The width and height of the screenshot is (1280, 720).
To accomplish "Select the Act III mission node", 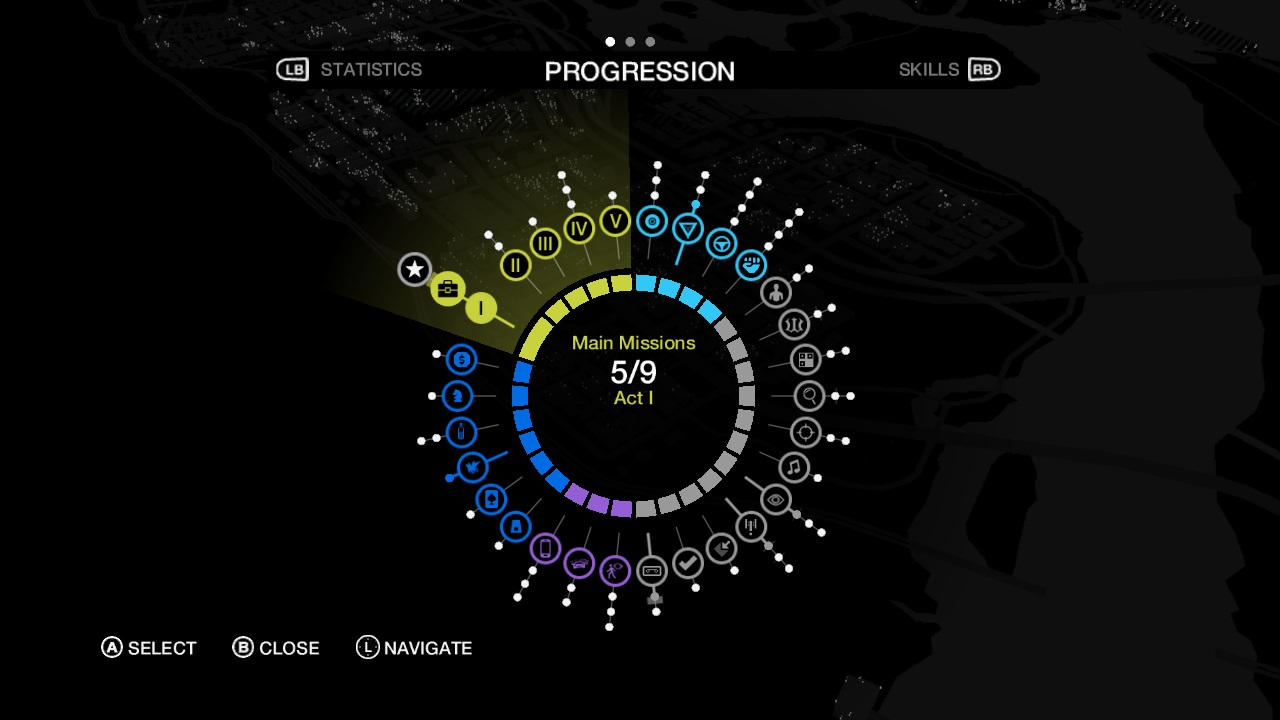I will [x=545, y=243].
